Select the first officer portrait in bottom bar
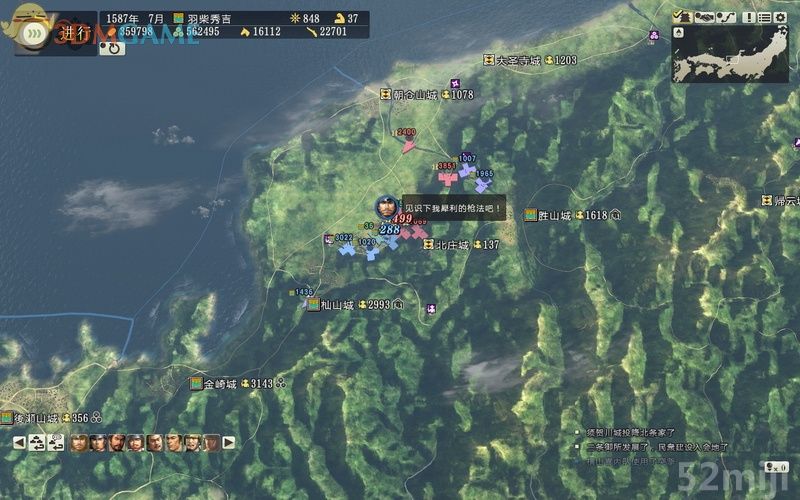The image size is (800, 500). pyautogui.click(x=79, y=442)
